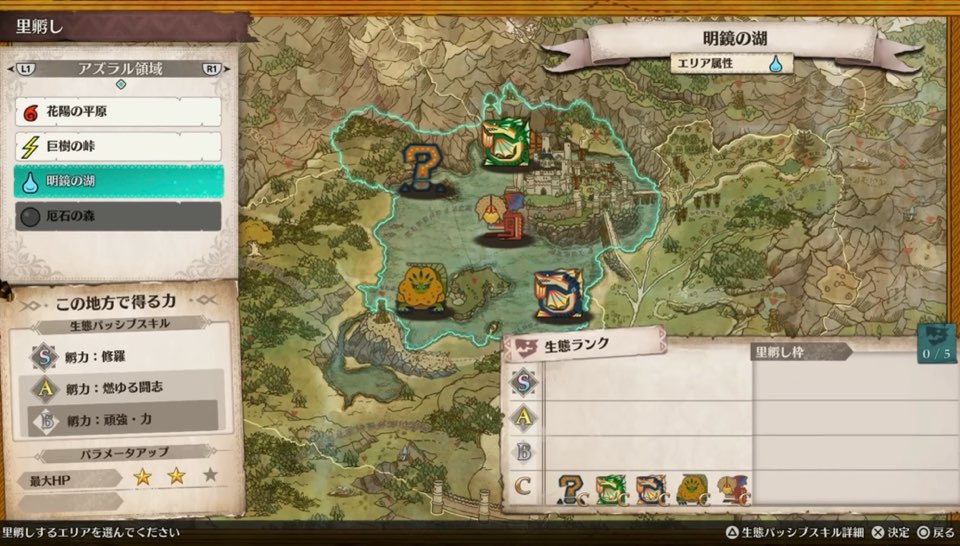Pick blue wyvern thumbnail in rank C
960x546 pixels.
(x=650, y=489)
